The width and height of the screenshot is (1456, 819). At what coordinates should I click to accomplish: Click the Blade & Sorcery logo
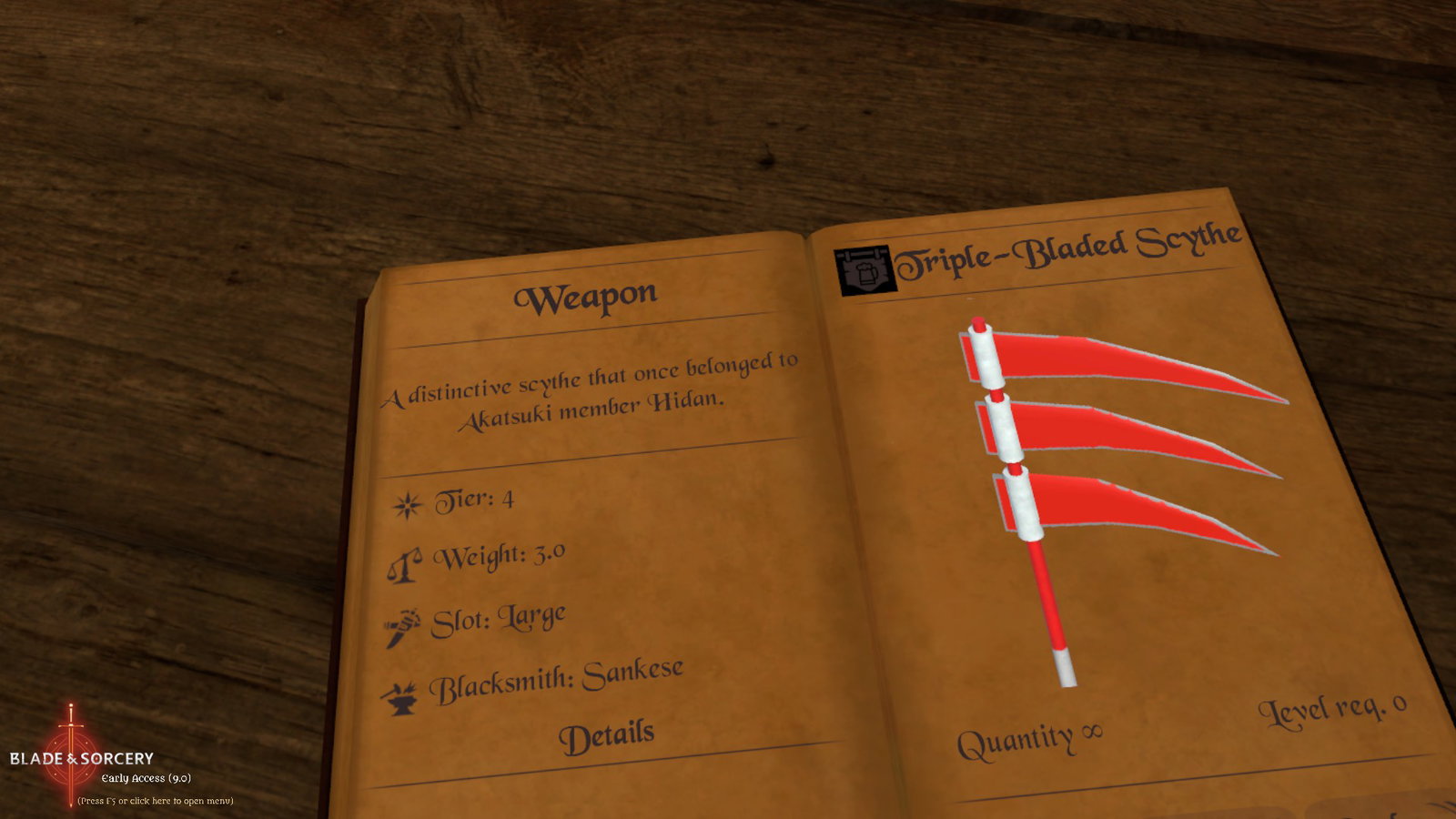click(81, 757)
